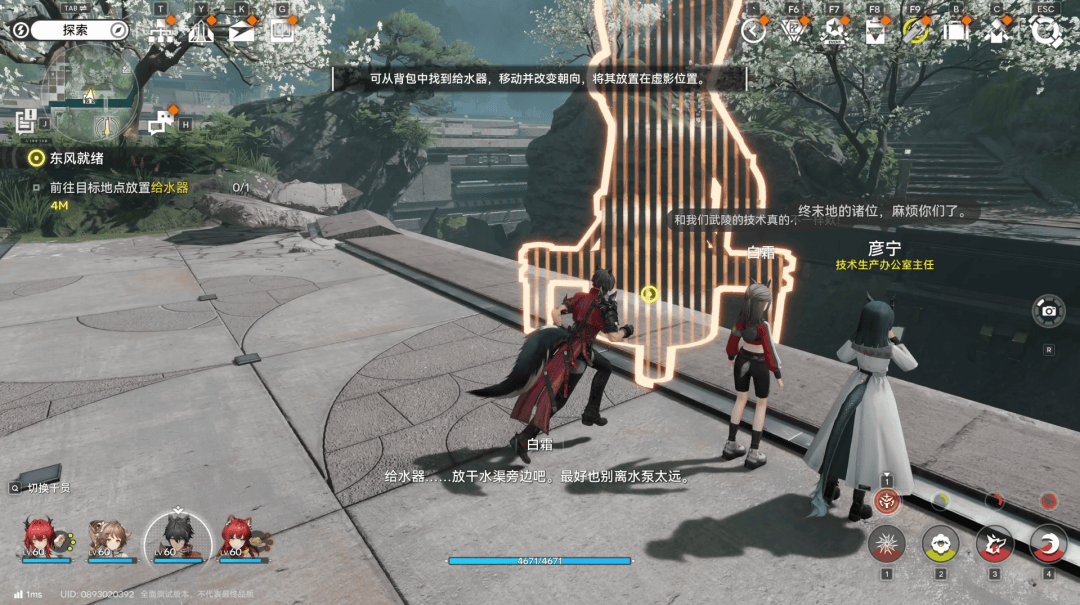Open the main menu ring icon under ESC
This screenshot has height=605, width=1080.
pos(1045,31)
